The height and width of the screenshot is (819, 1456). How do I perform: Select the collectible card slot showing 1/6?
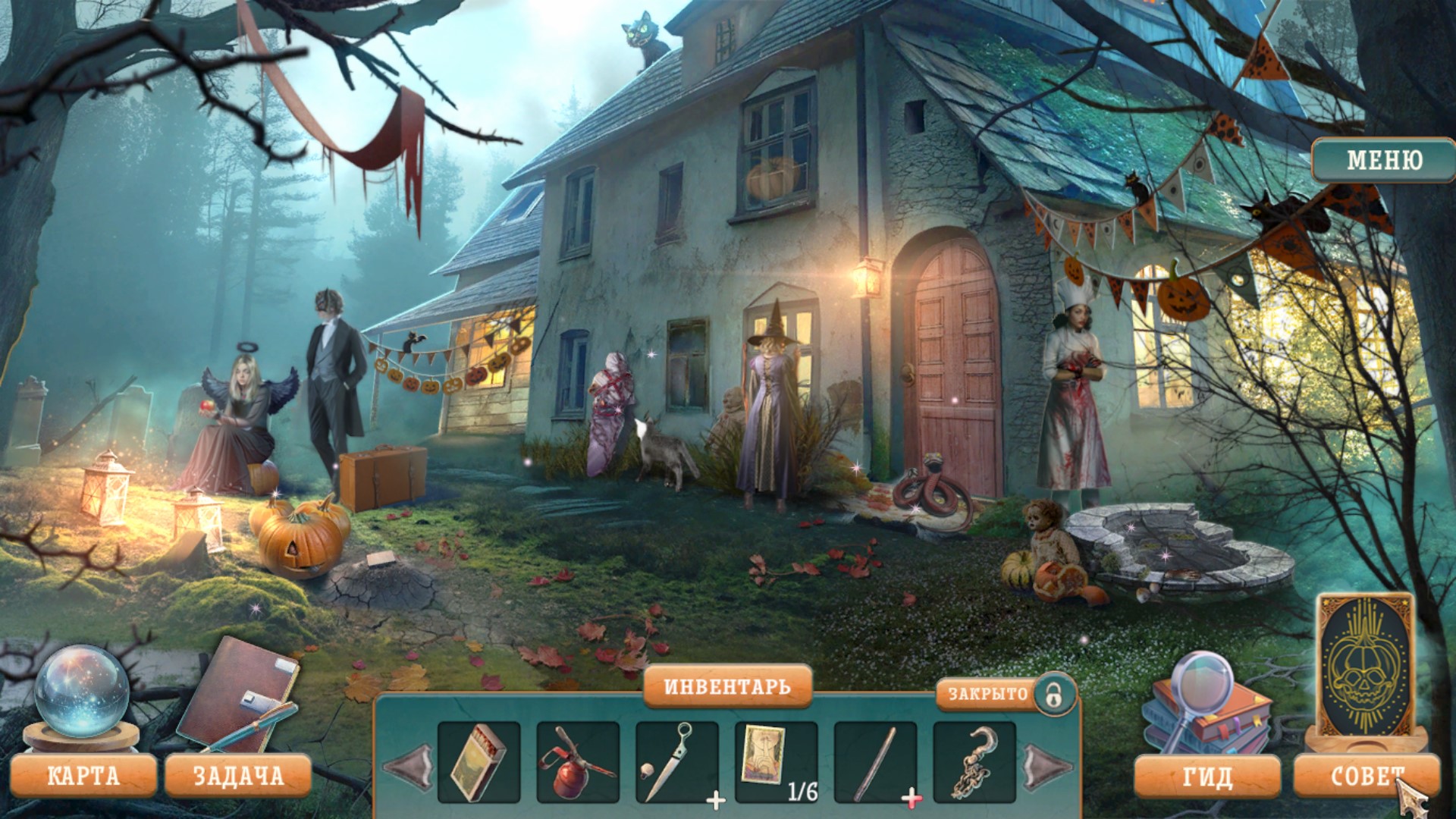[776, 762]
